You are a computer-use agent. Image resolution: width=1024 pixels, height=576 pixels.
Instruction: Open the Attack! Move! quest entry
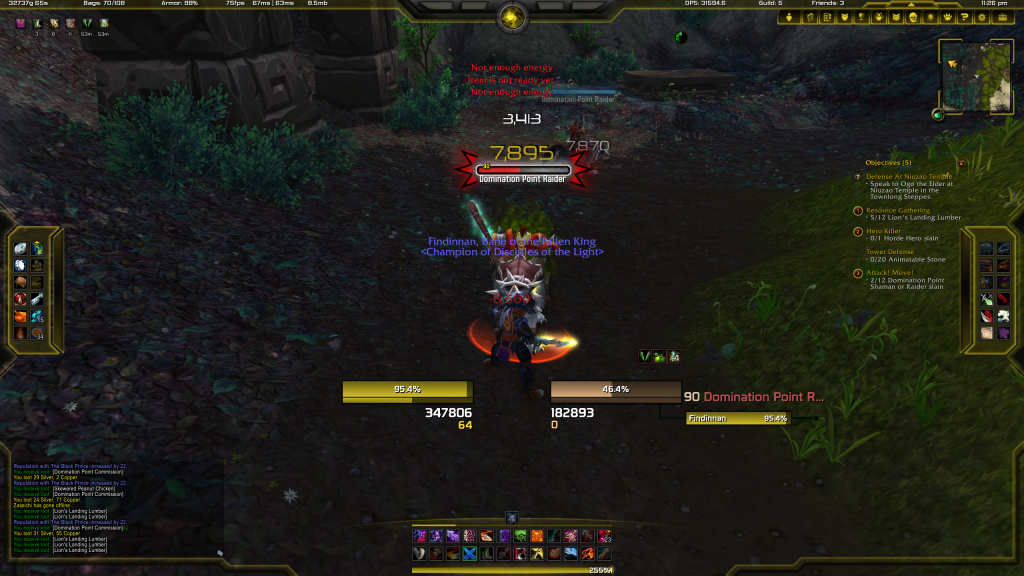893,272
